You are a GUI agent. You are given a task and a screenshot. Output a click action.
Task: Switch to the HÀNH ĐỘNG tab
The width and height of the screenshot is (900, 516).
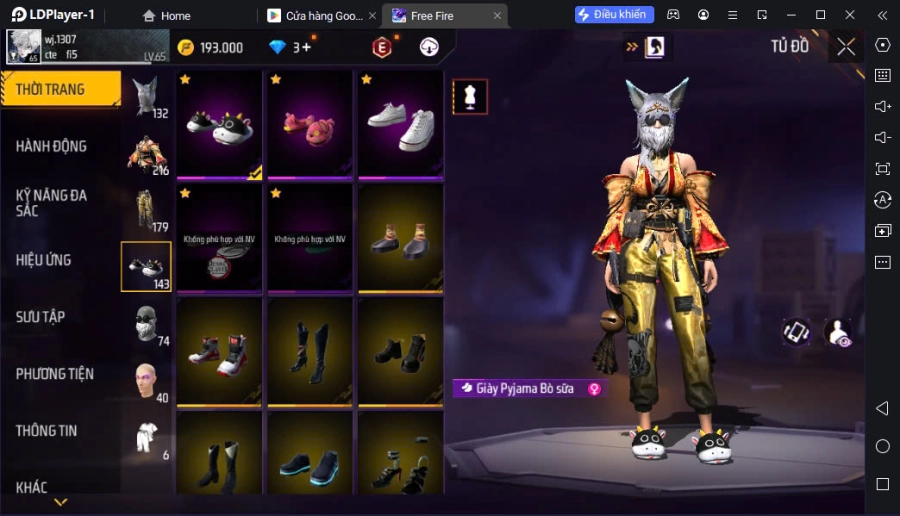[x=52, y=146]
